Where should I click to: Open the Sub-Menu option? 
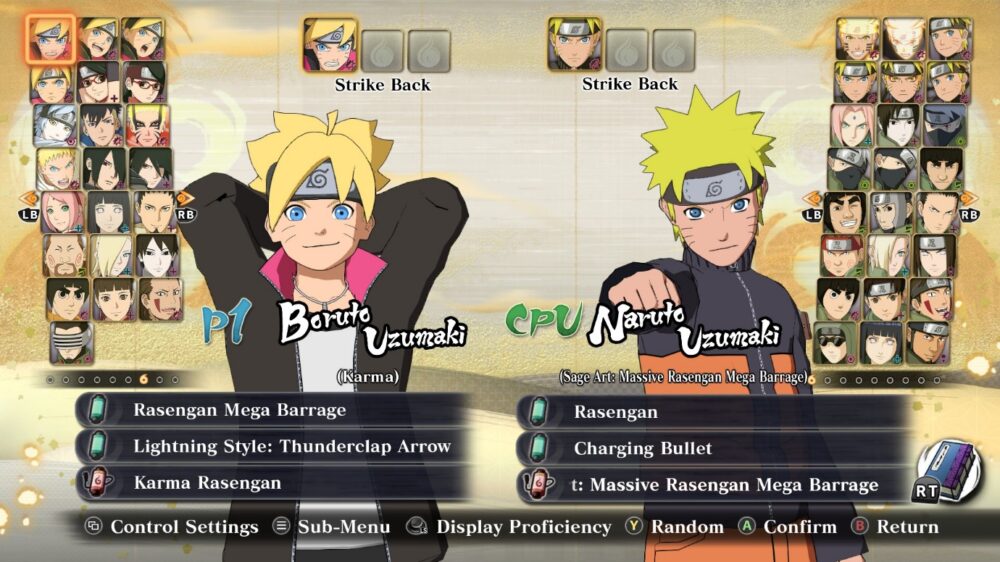tap(331, 527)
